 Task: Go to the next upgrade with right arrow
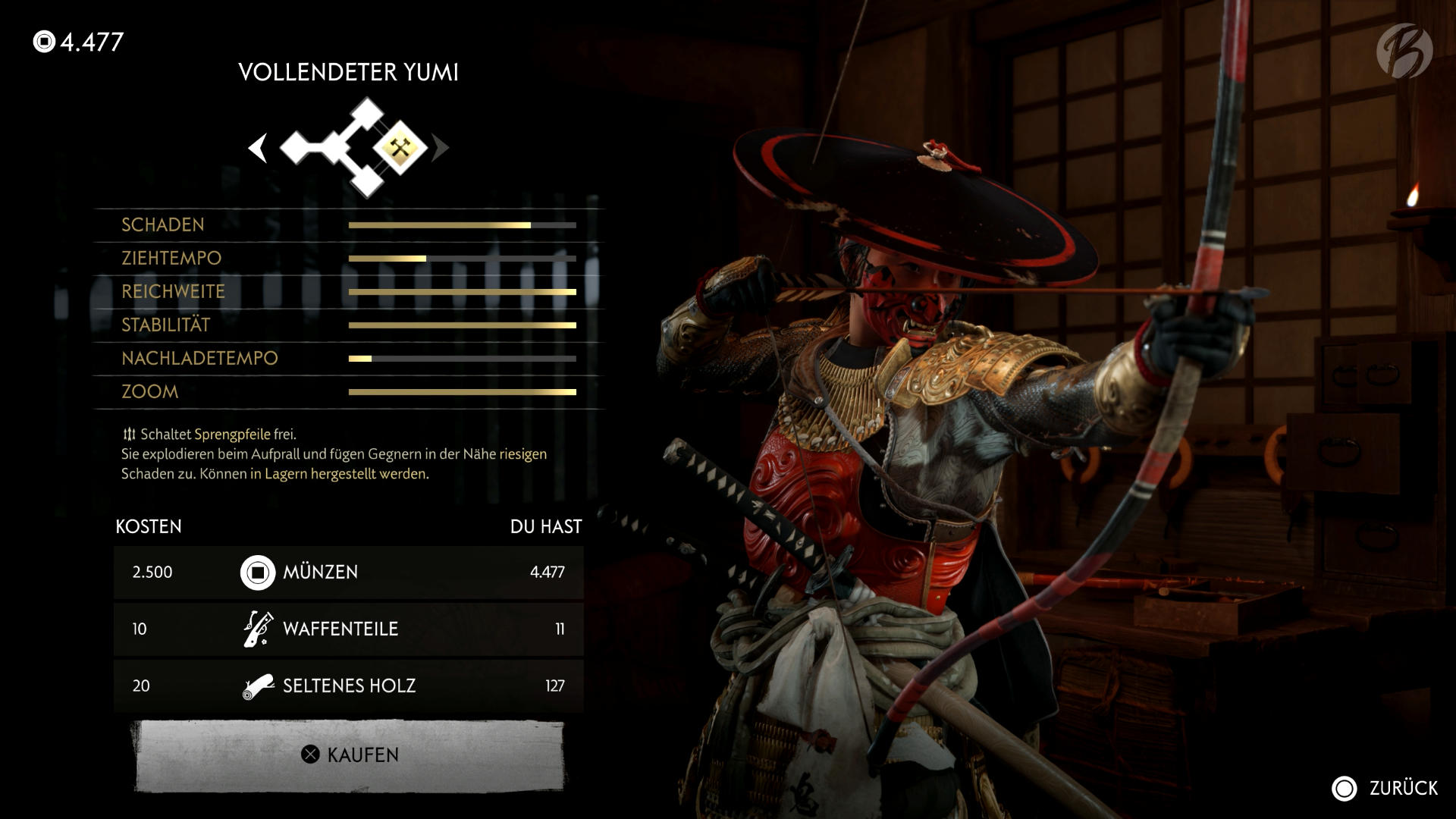tap(440, 148)
